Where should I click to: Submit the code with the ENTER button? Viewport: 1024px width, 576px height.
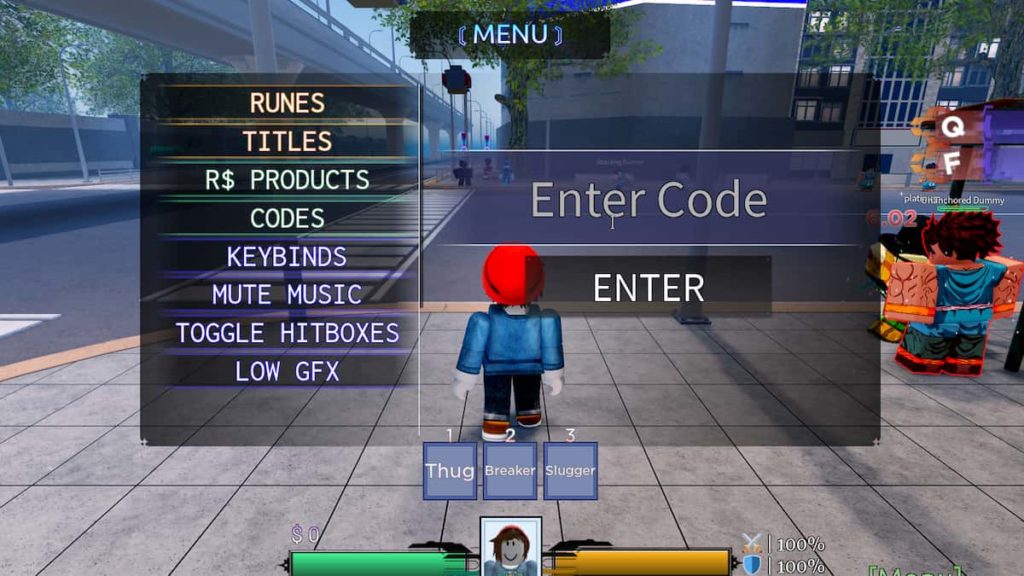coord(648,288)
